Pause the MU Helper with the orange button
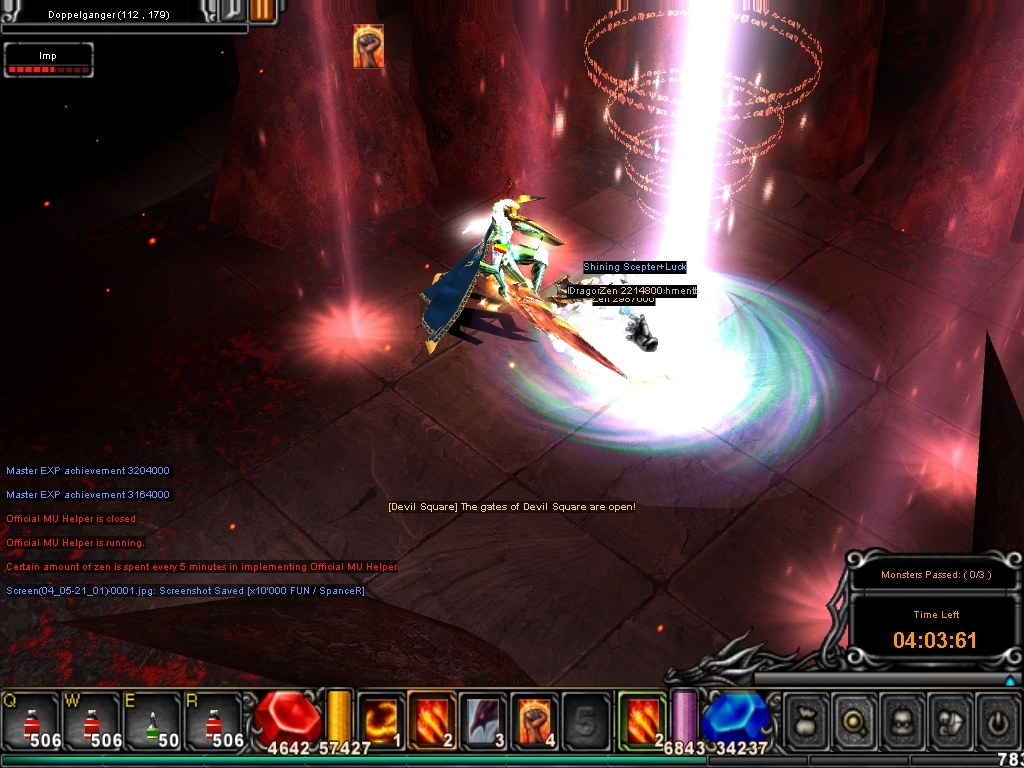This screenshot has height=768, width=1024. 262,10
